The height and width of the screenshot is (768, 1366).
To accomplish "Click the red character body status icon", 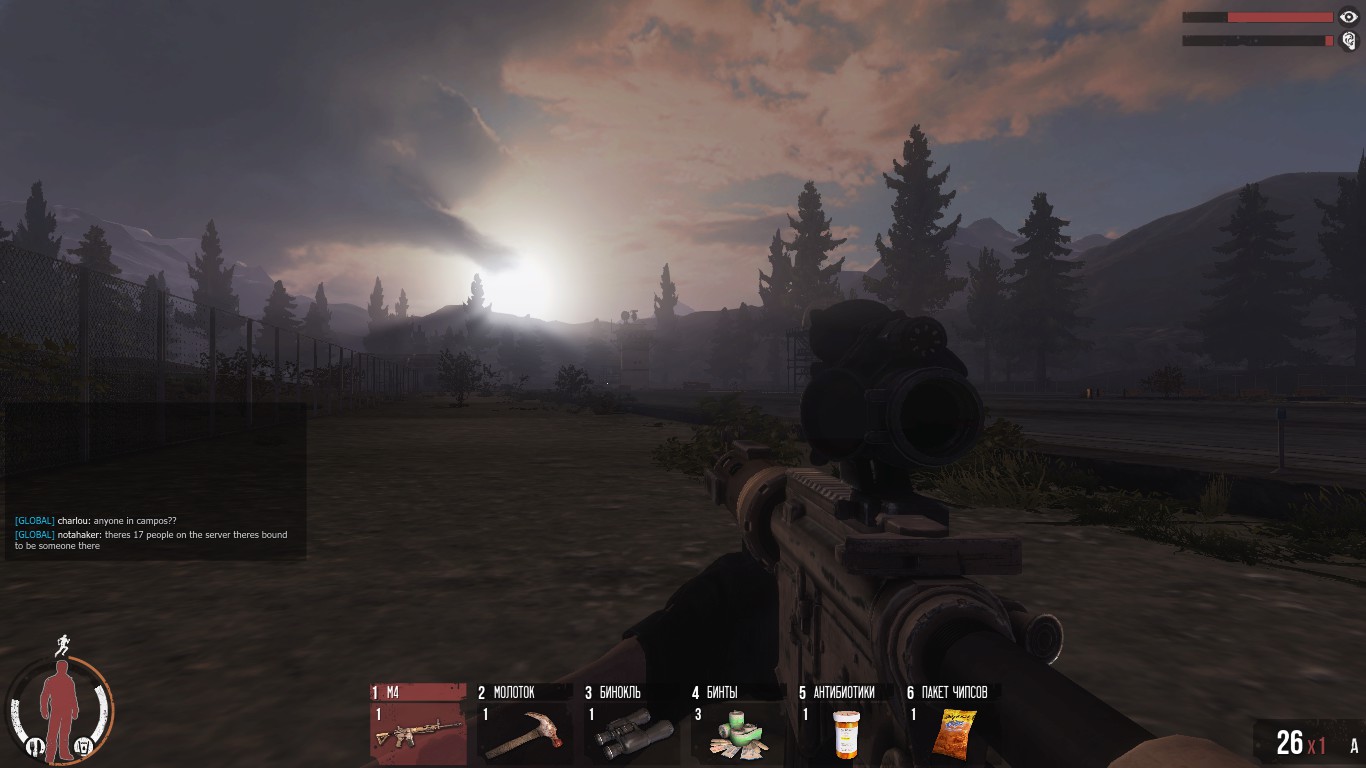I will point(60,706).
